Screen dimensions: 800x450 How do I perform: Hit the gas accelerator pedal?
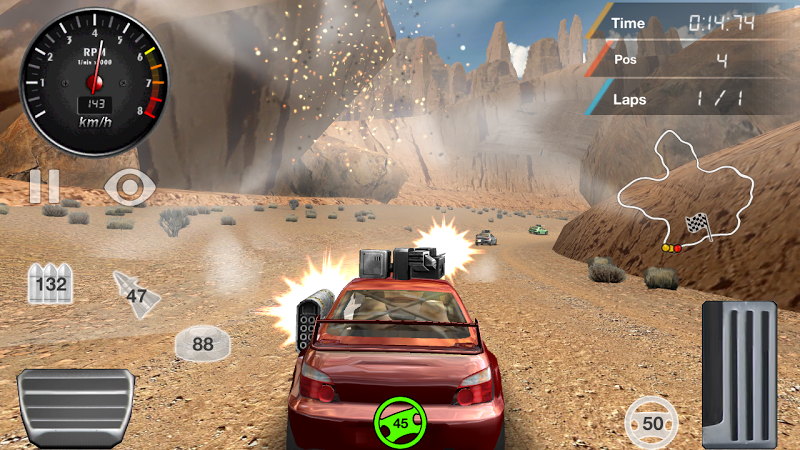[x=742, y=370]
